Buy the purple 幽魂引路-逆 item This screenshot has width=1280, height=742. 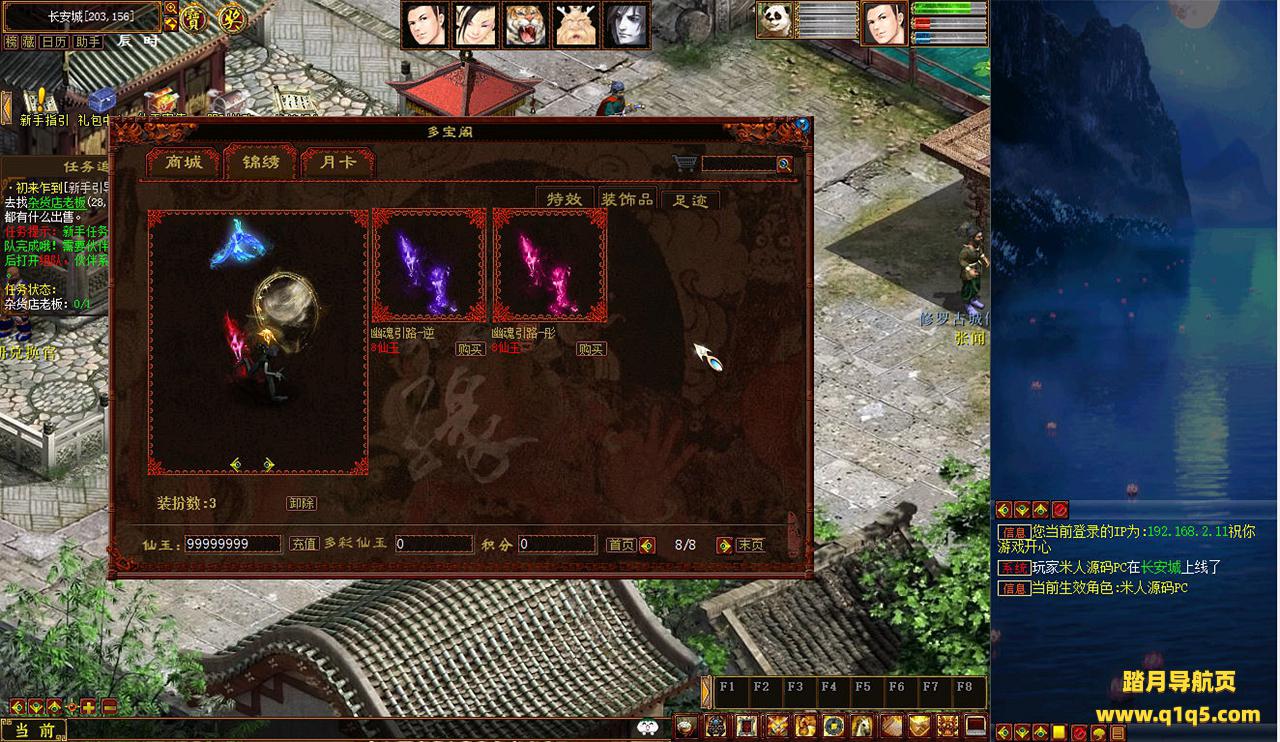[x=470, y=349]
